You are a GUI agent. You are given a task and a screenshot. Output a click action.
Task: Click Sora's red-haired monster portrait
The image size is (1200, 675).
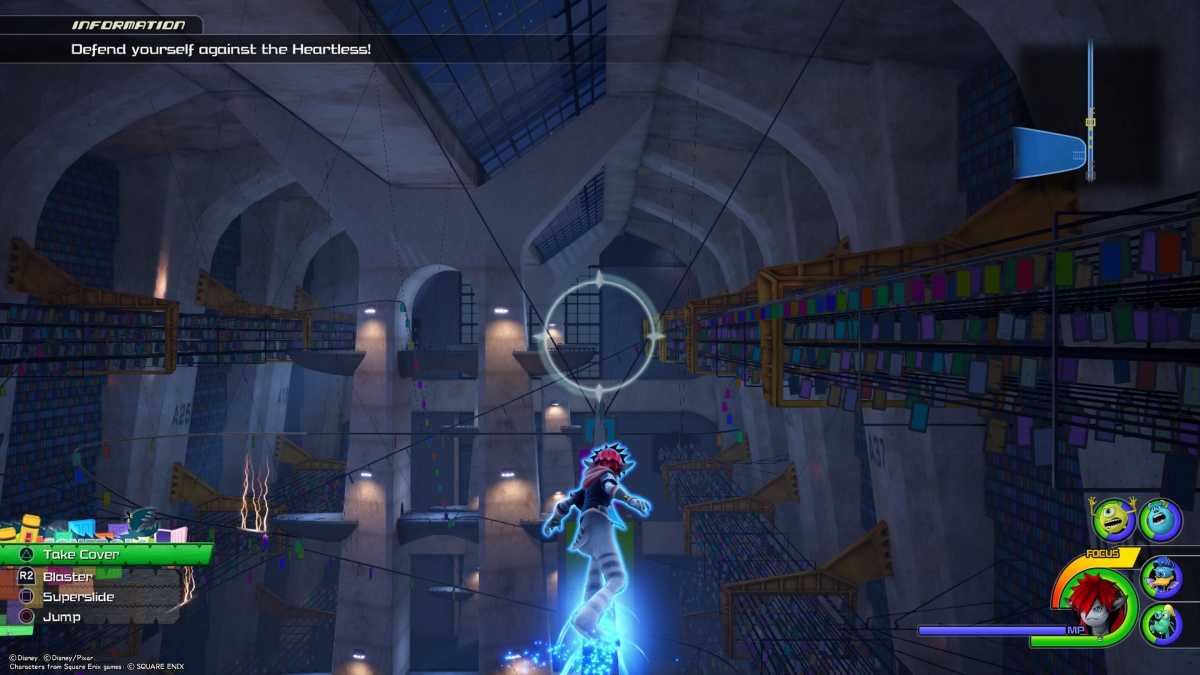pyautogui.click(x=1095, y=602)
